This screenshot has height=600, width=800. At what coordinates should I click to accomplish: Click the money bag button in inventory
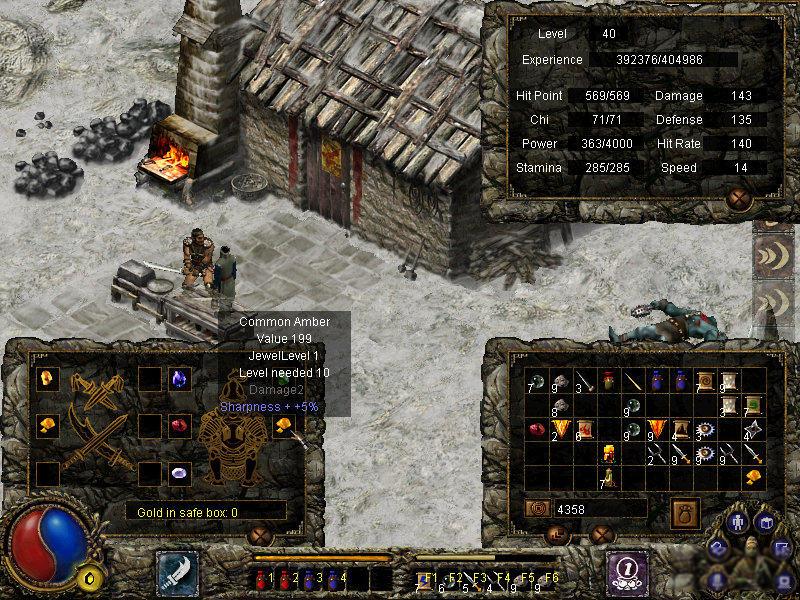coord(684,508)
